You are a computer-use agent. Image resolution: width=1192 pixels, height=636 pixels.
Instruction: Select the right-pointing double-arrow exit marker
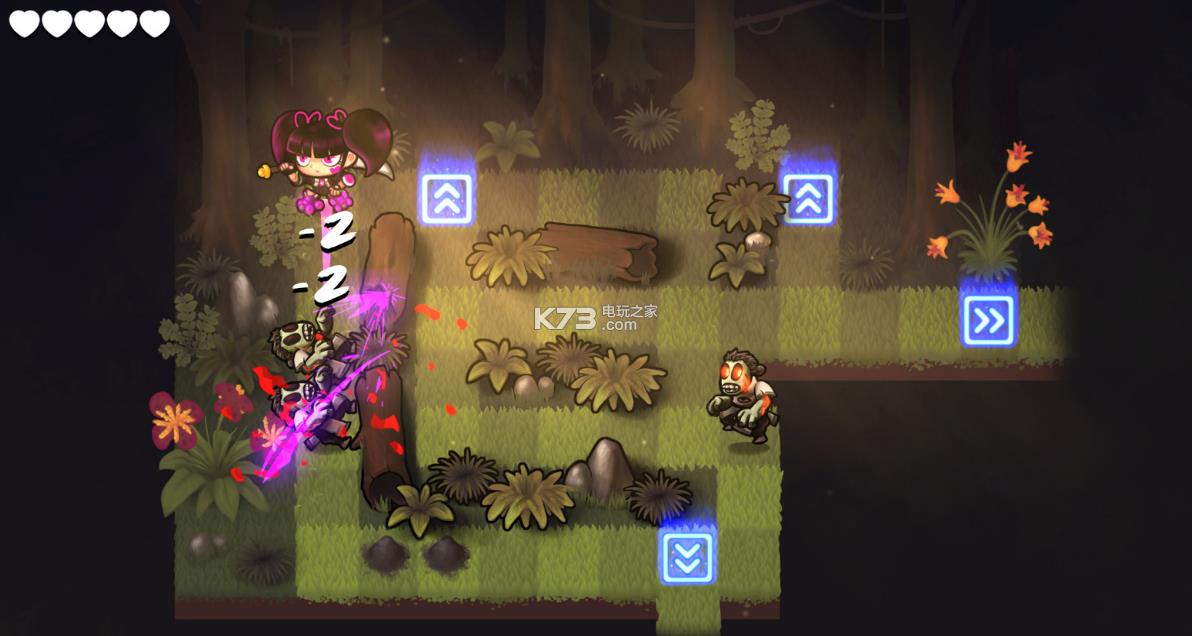(x=988, y=320)
